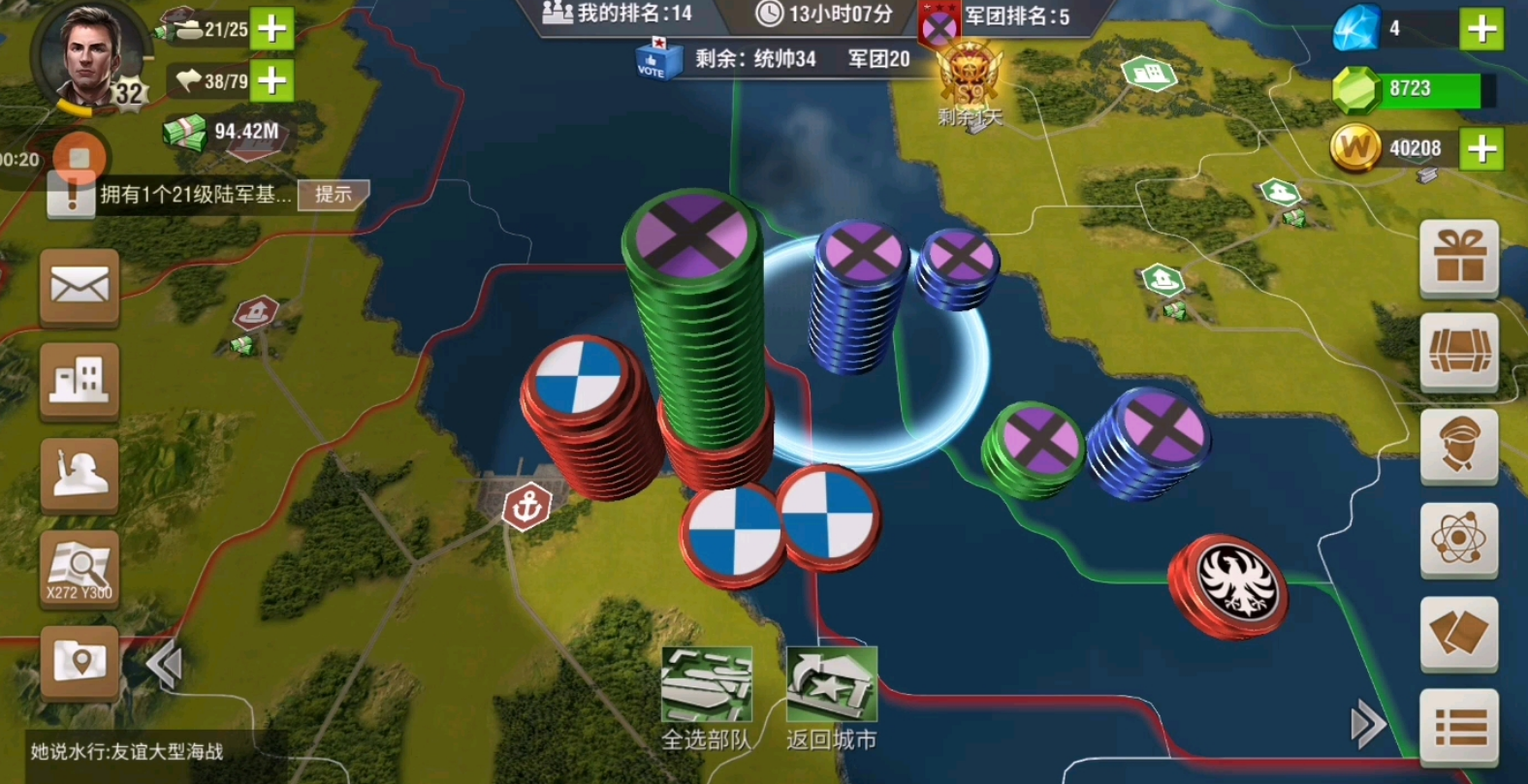Open the list menu button
This screenshot has width=1528, height=784.
pyautogui.click(x=1459, y=728)
